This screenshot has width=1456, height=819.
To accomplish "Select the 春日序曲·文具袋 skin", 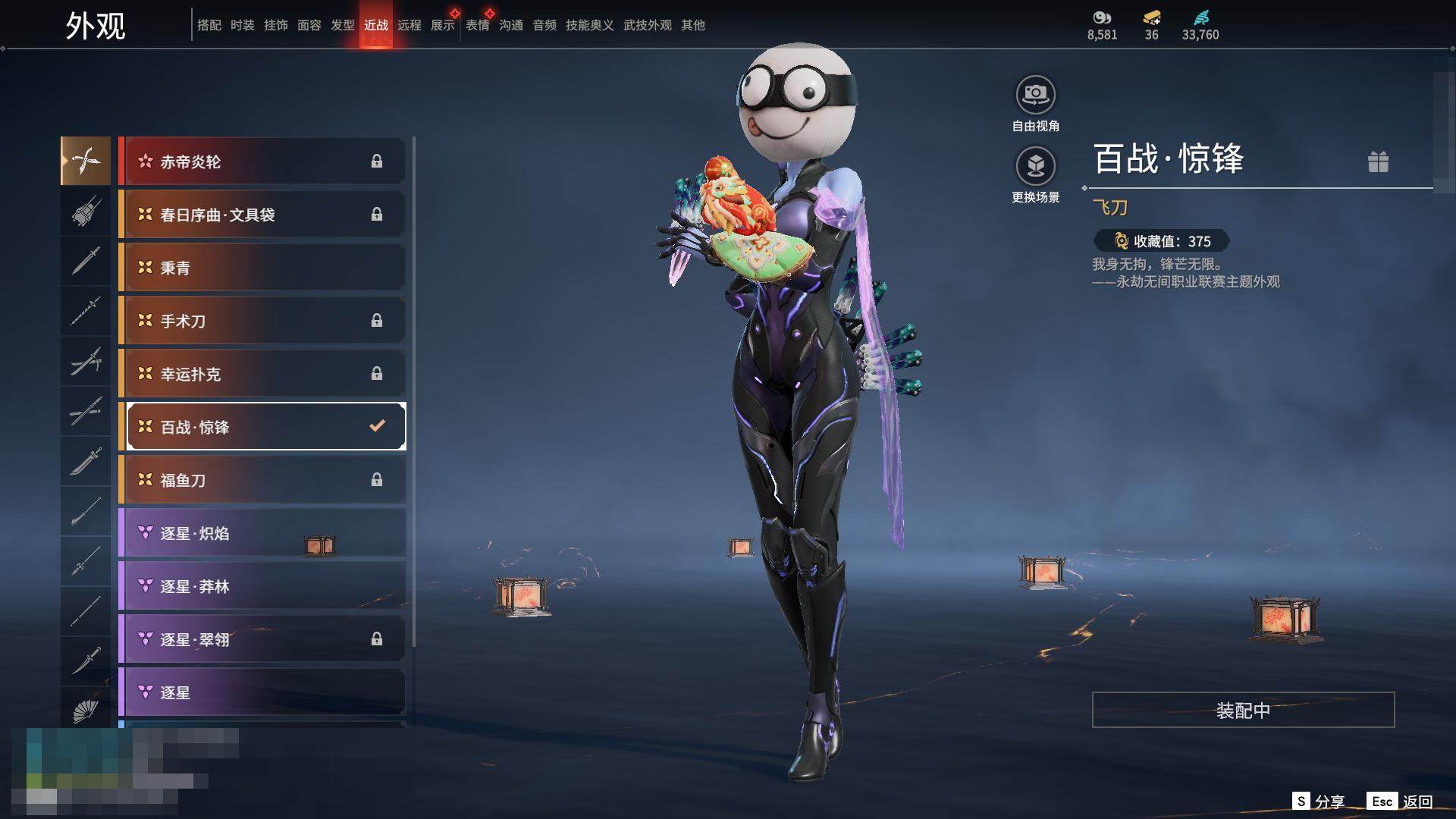I will (262, 215).
